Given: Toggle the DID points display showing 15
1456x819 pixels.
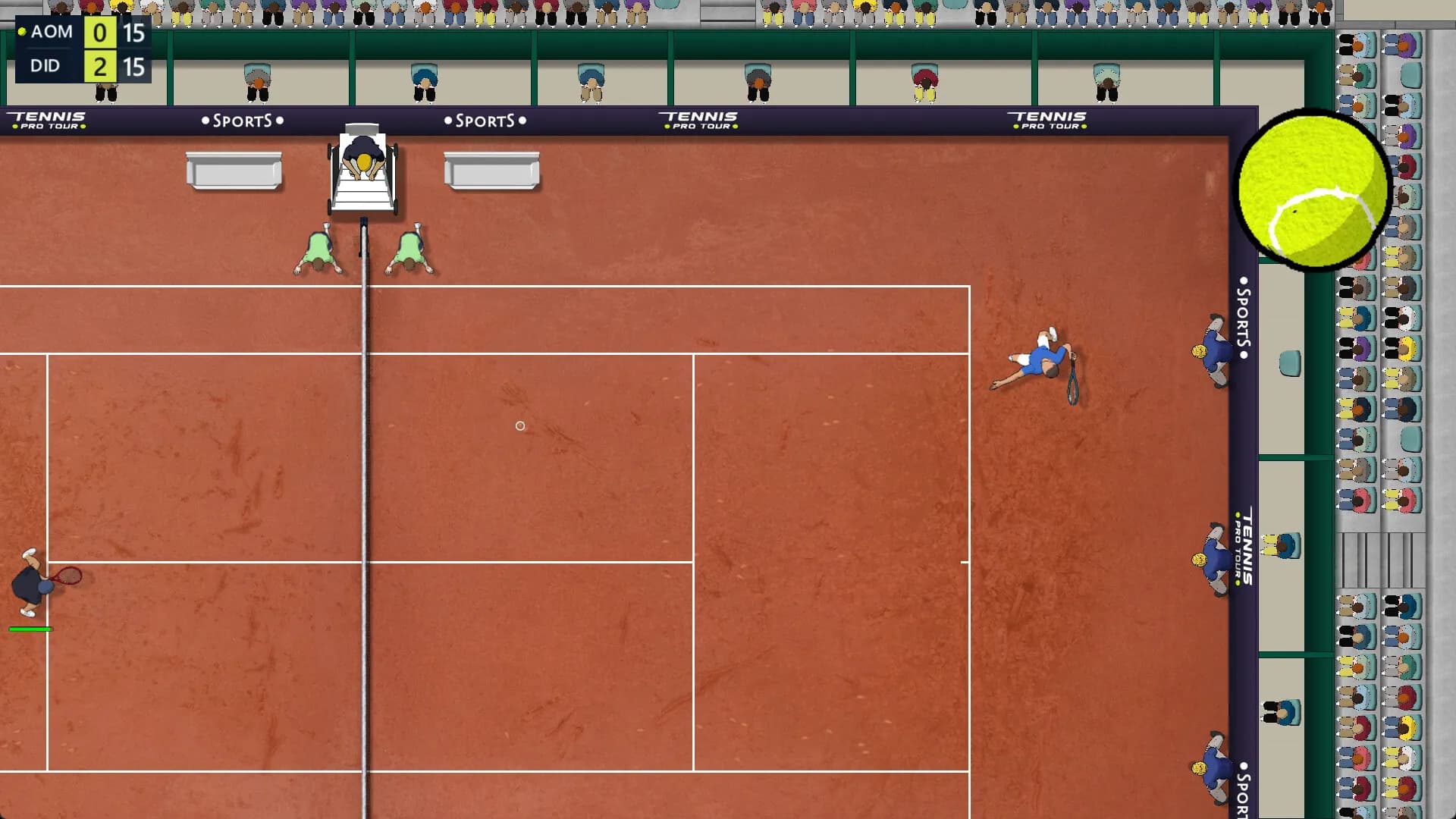Looking at the screenshot, I should click(x=134, y=67).
